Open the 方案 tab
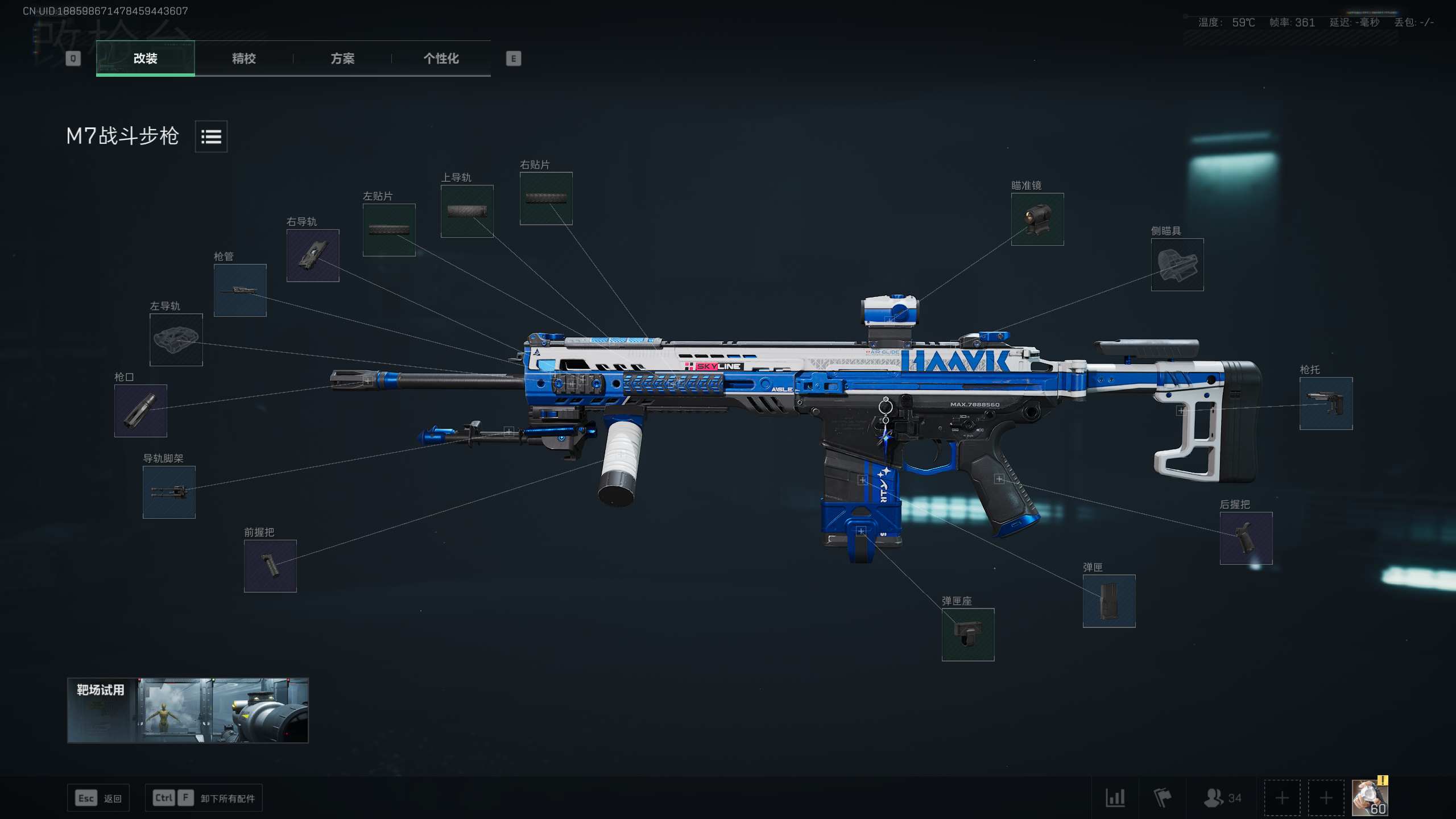The width and height of the screenshot is (1456, 819). (x=342, y=58)
